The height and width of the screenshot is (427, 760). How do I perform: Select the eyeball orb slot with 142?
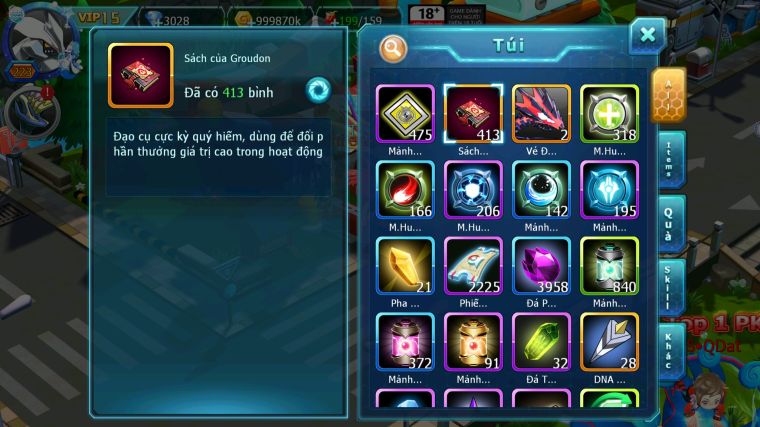[541, 190]
